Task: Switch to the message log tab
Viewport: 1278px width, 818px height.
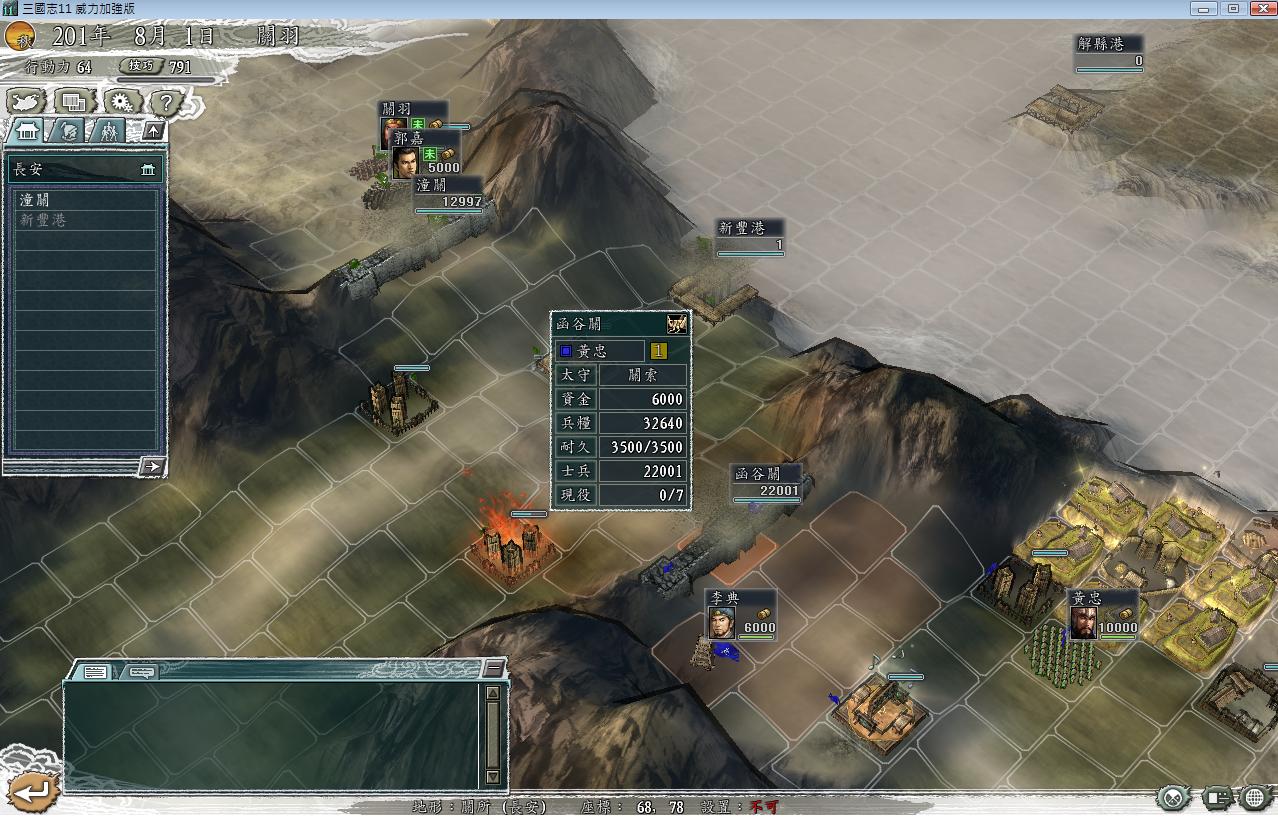Action: 95,672
